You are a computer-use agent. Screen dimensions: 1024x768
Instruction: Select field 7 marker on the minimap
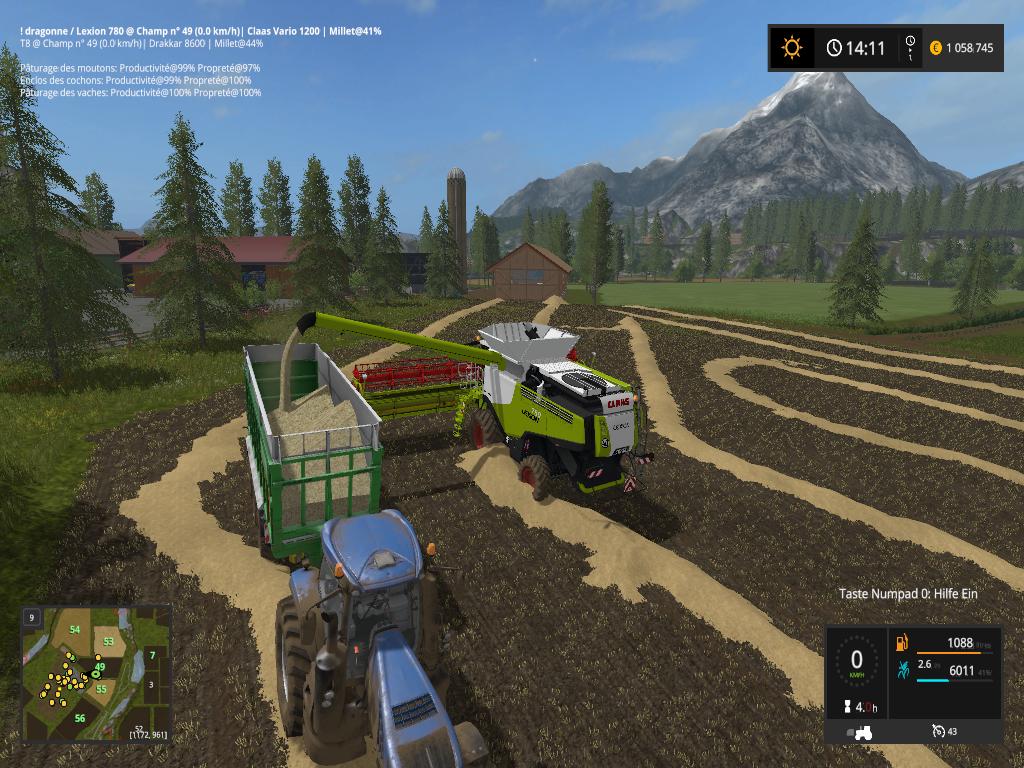click(152, 655)
